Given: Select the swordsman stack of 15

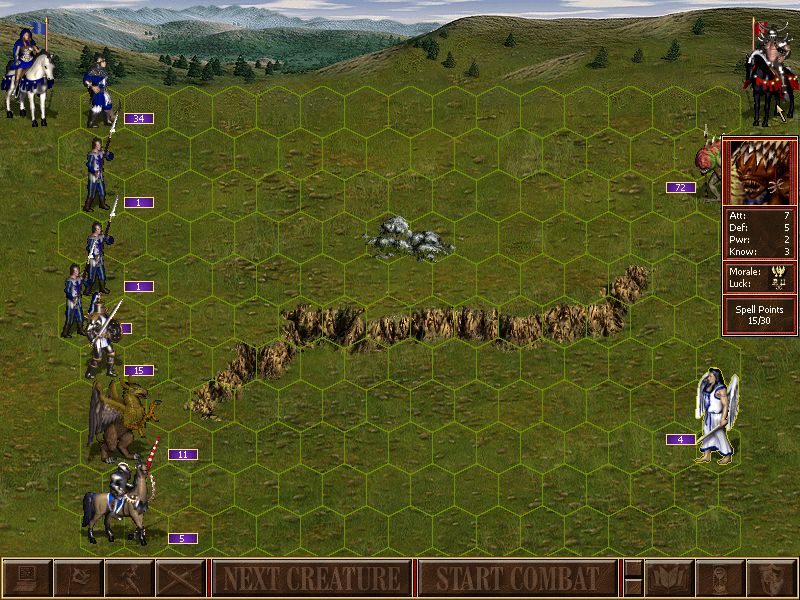Looking at the screenshot, I should point(100,335).
